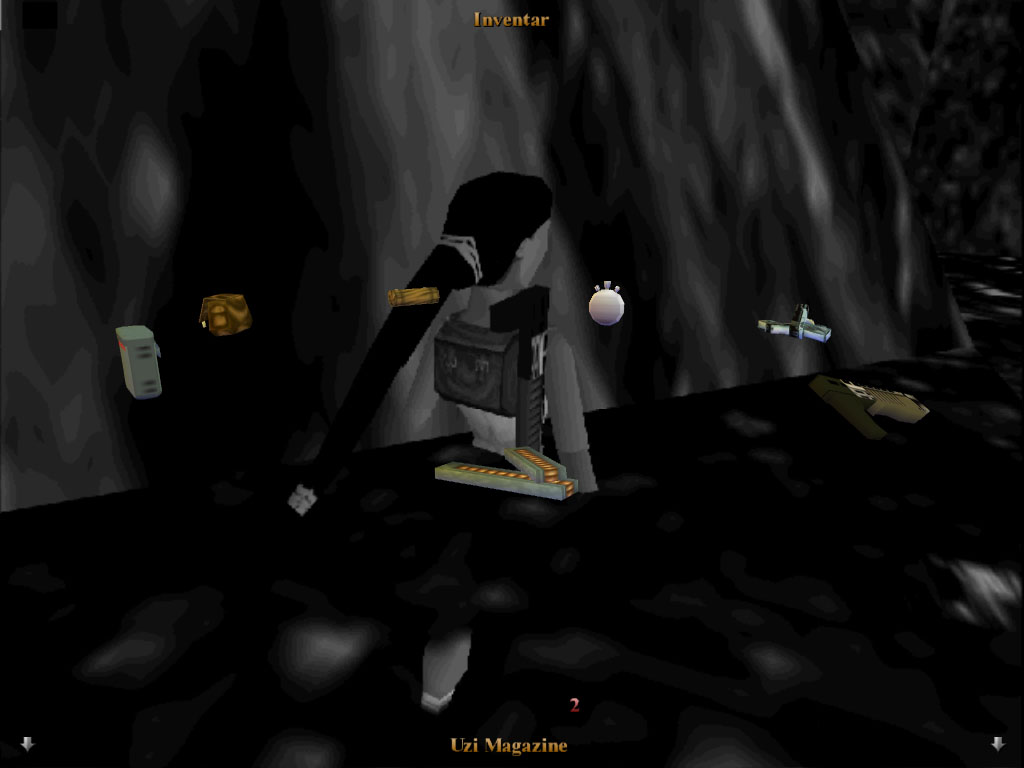Select the silver dual pistols

(x=794, y=326)
